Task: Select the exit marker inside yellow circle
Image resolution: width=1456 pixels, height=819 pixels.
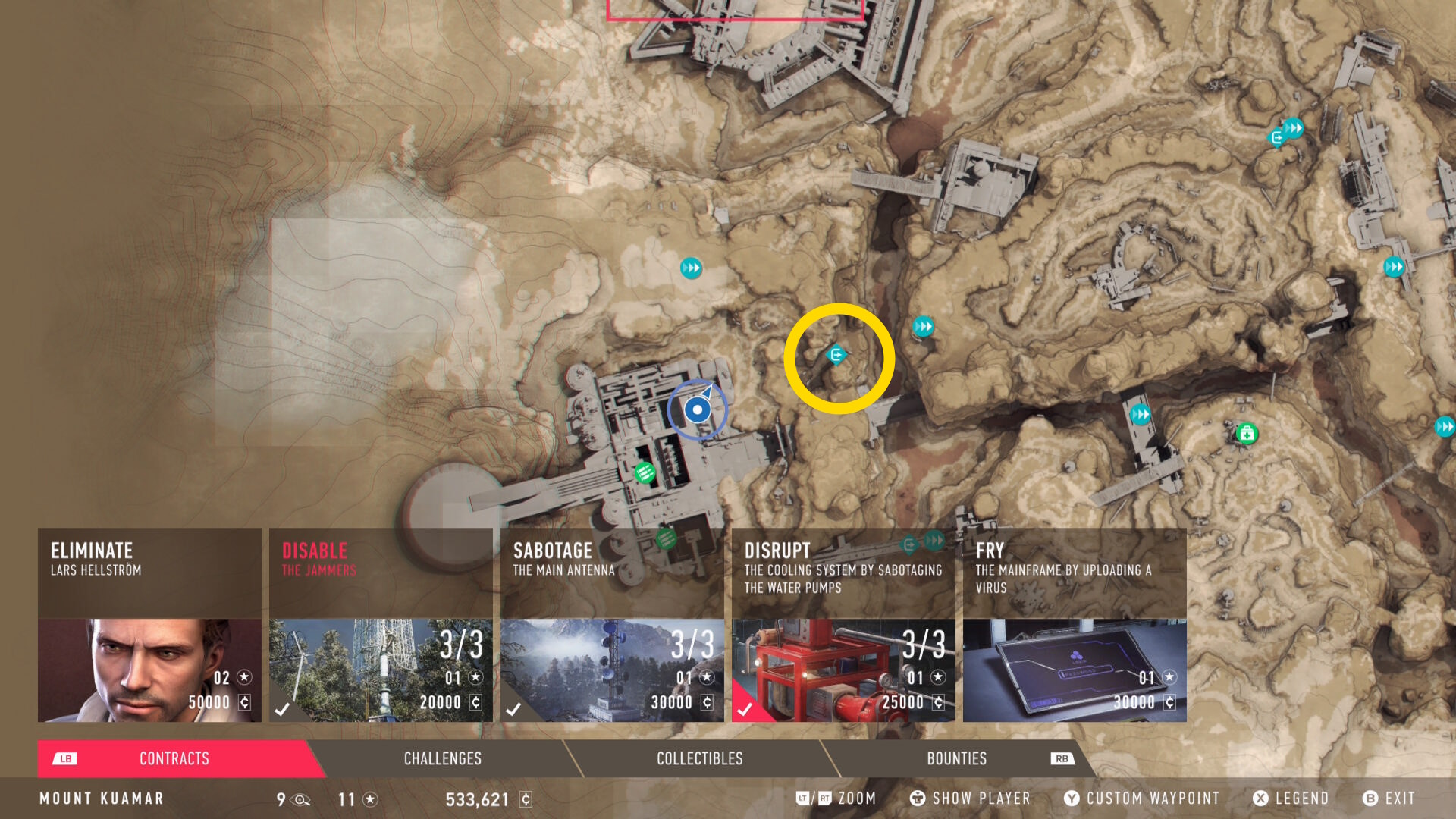Action: [836, 354]
